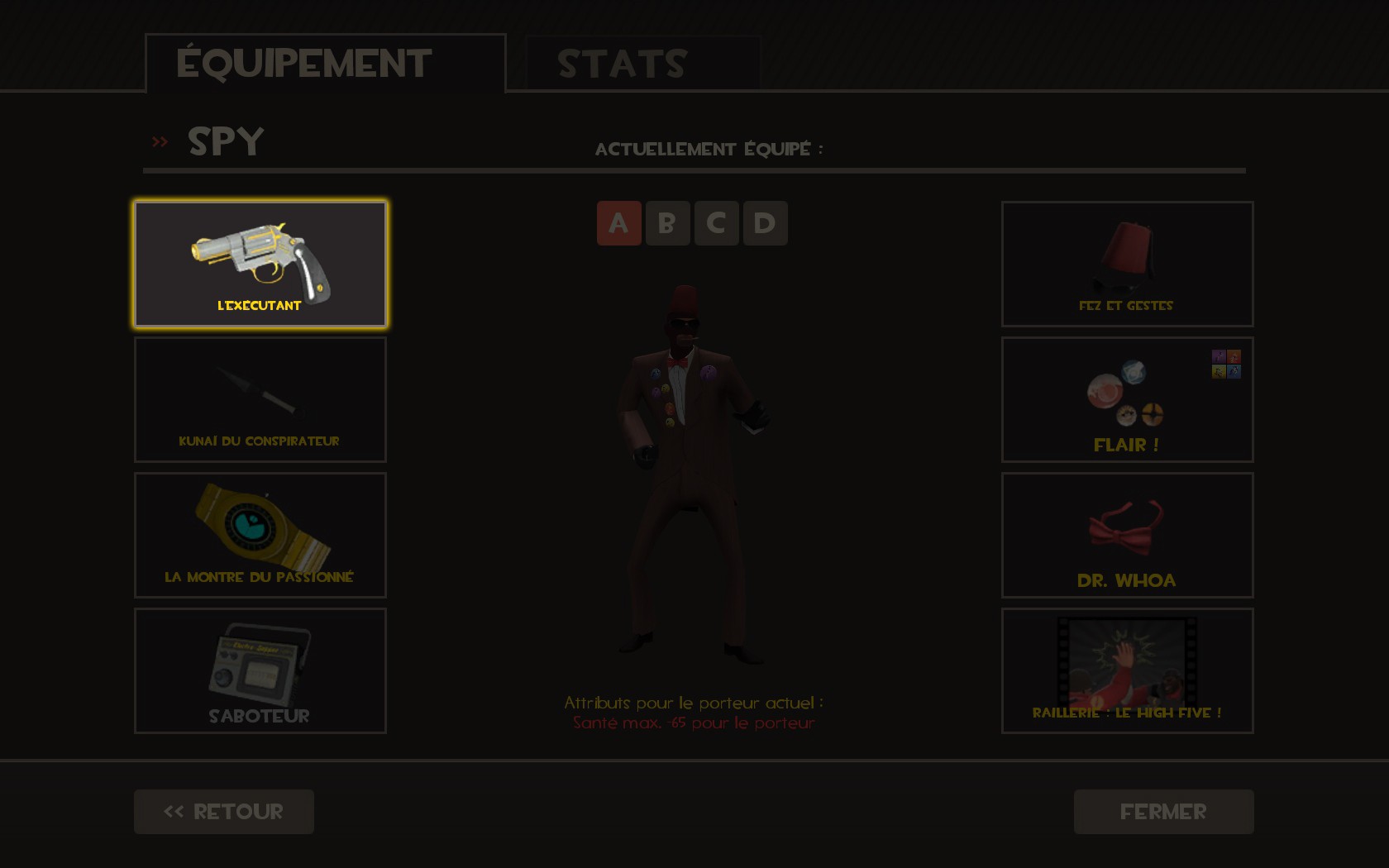Viewport: 1389px width, 868px height.
Task: Open the ÉQUIPEMENT tab
Action: [303, 60]
